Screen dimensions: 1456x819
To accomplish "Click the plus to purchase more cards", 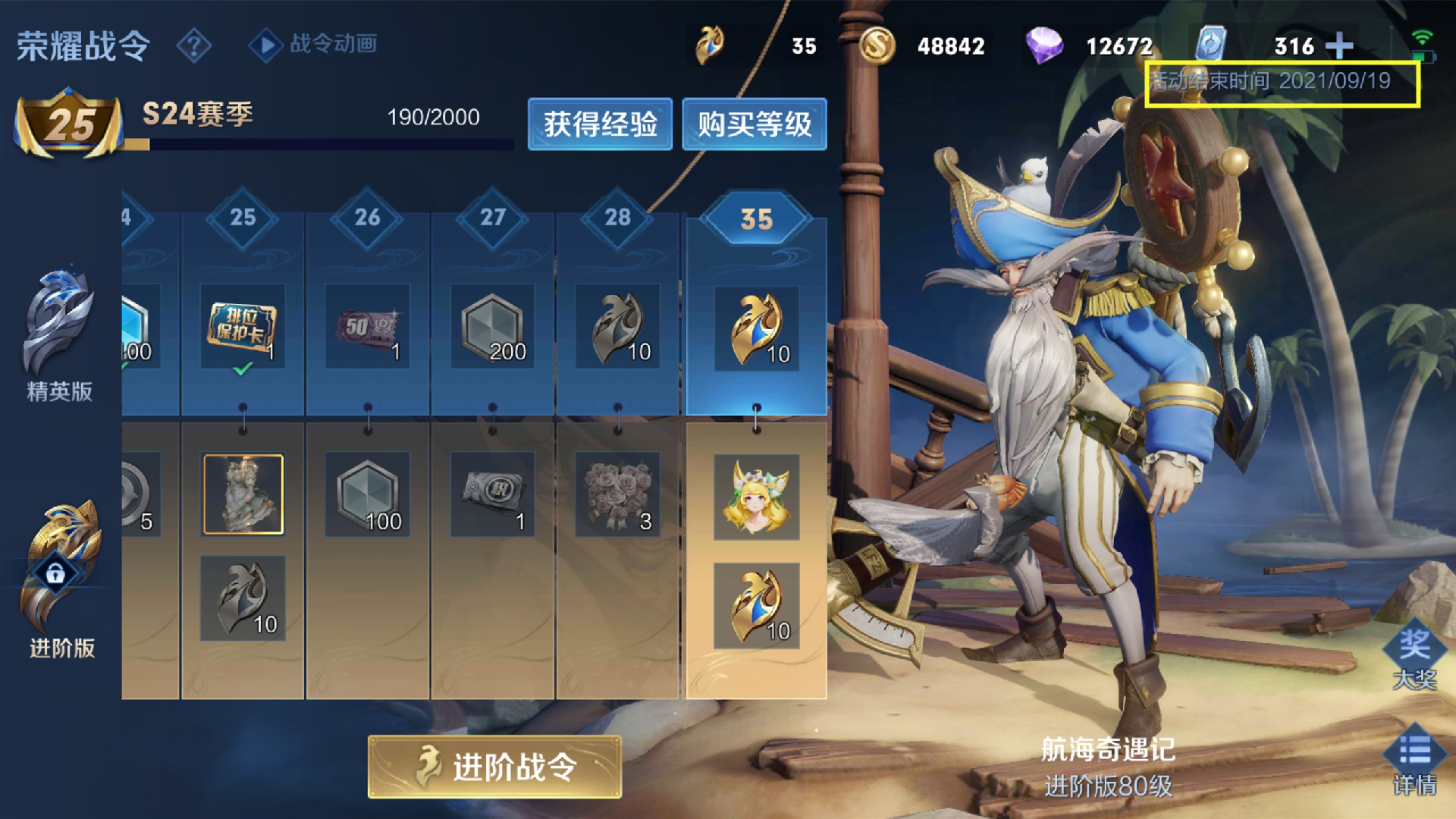I will point(1341,45).
